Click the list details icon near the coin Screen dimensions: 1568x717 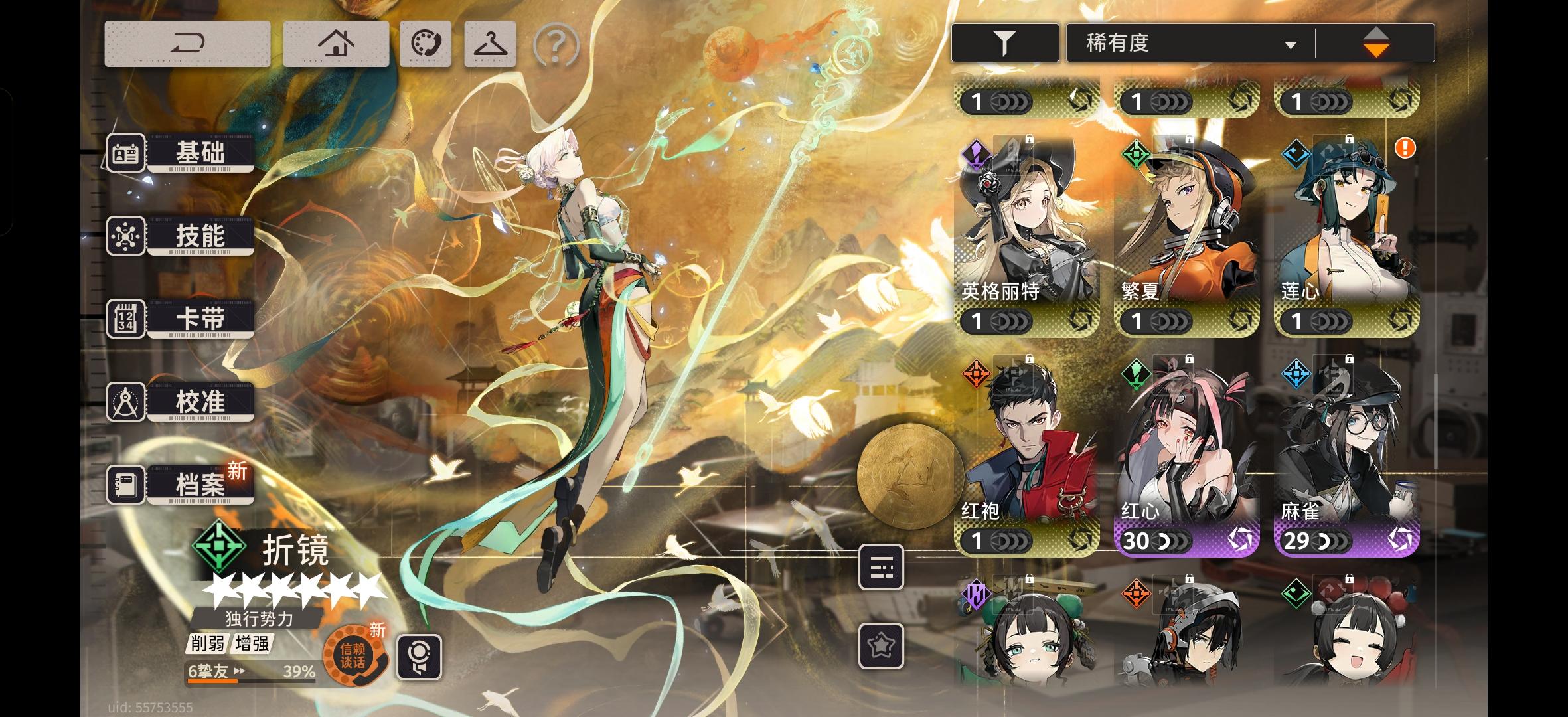coord(882,568)
